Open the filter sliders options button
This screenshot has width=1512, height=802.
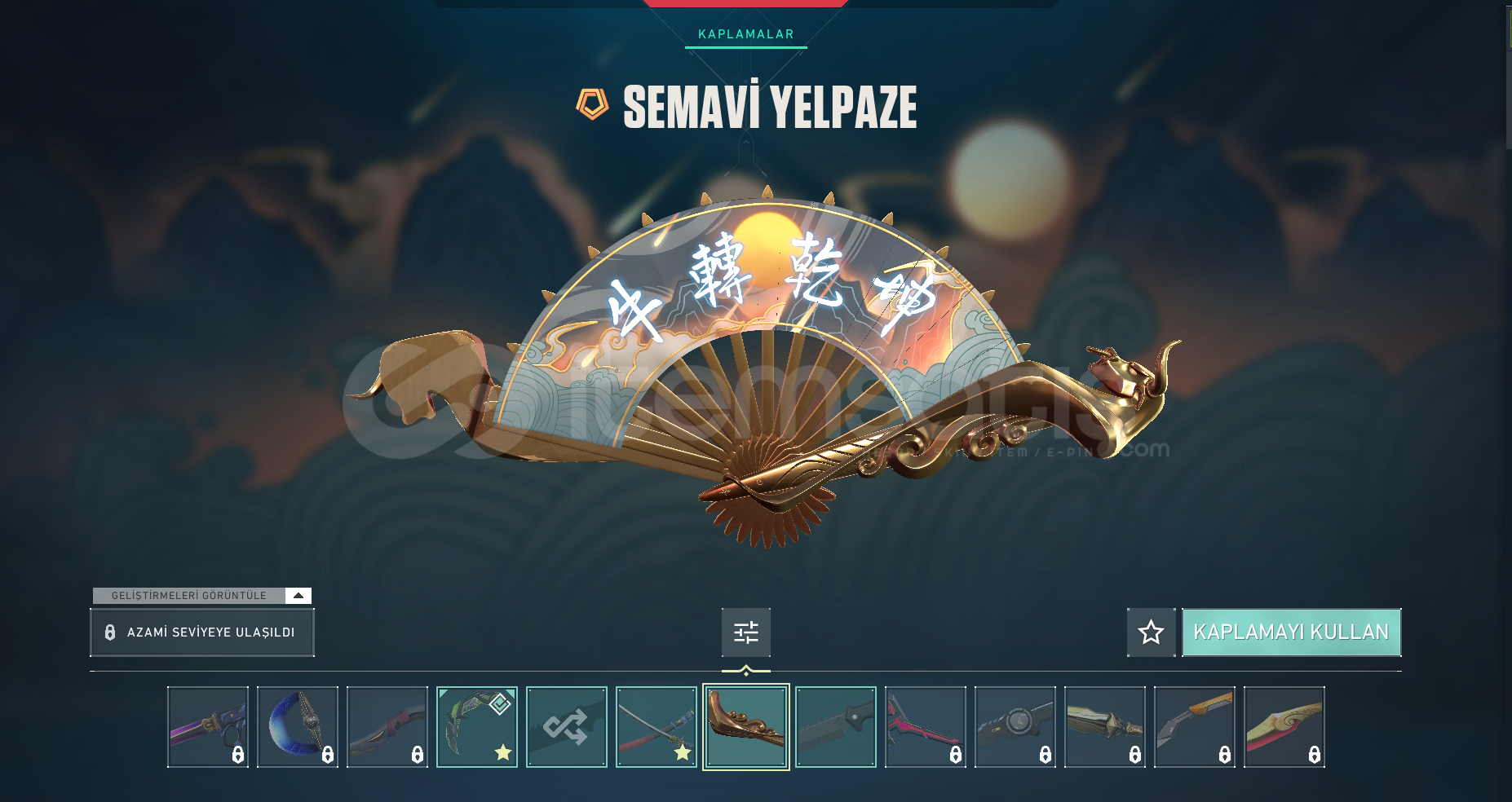pyautogui.click(x=745, y=632)
